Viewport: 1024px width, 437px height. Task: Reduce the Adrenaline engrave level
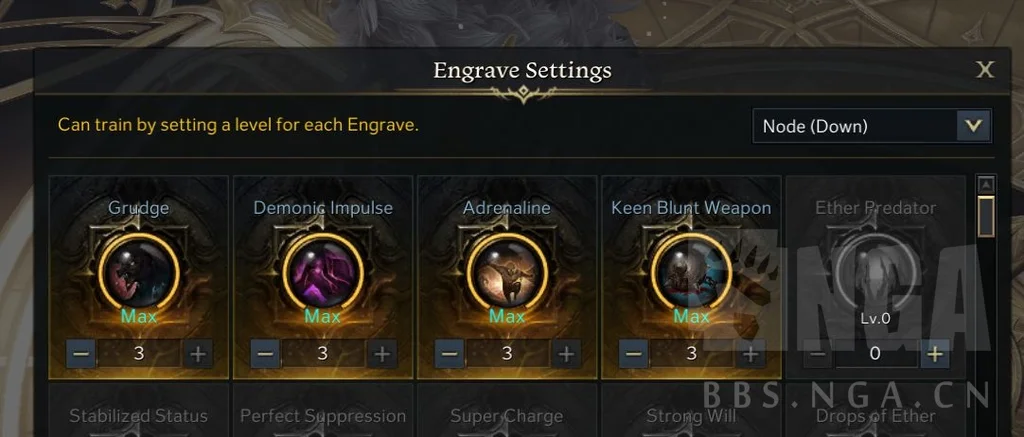[x=449, y=353]
